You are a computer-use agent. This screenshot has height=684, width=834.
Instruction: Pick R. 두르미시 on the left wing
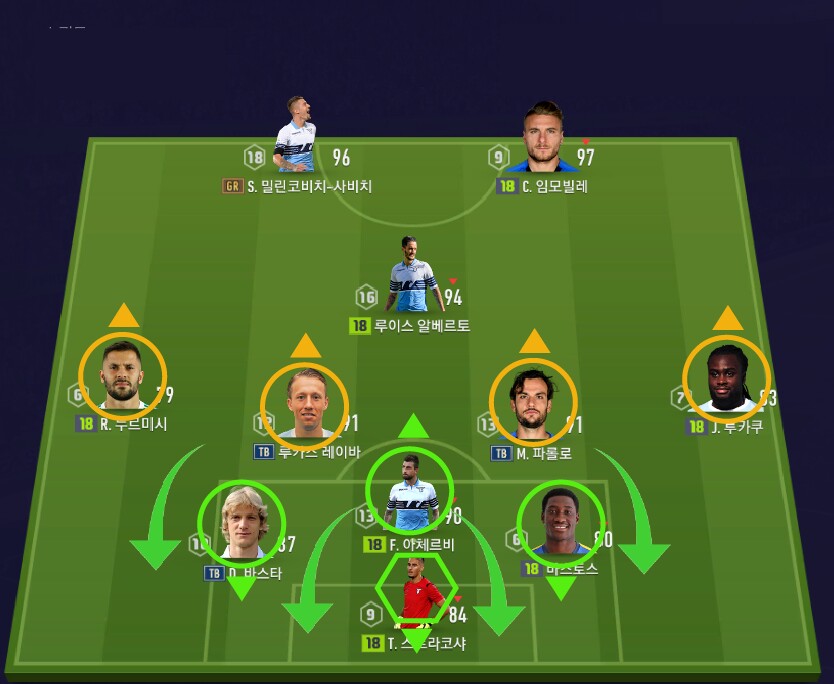122,375
